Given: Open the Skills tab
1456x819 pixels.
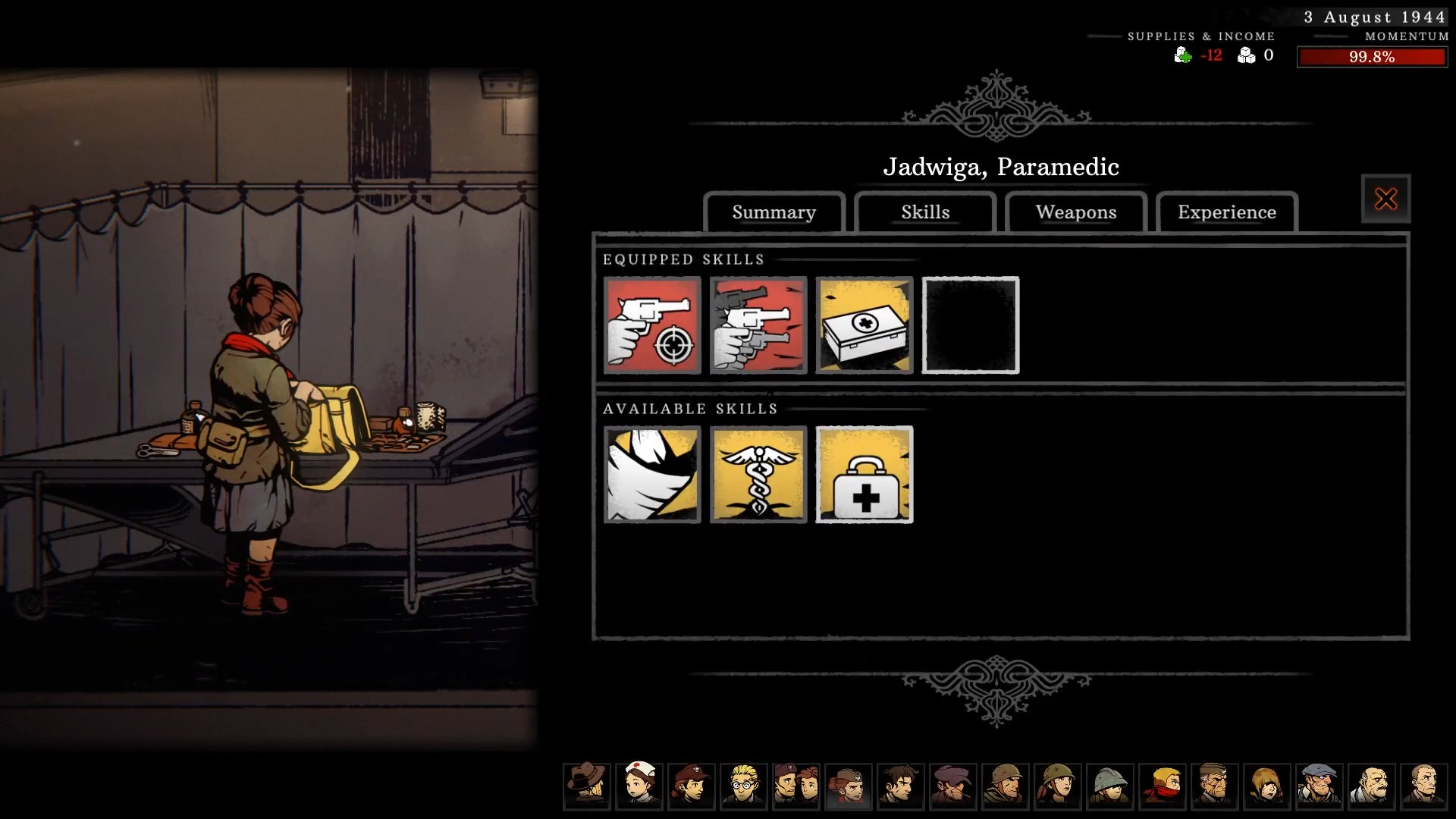Looking at the screenshot, I should pyautogui.click(x=925, y=213).
